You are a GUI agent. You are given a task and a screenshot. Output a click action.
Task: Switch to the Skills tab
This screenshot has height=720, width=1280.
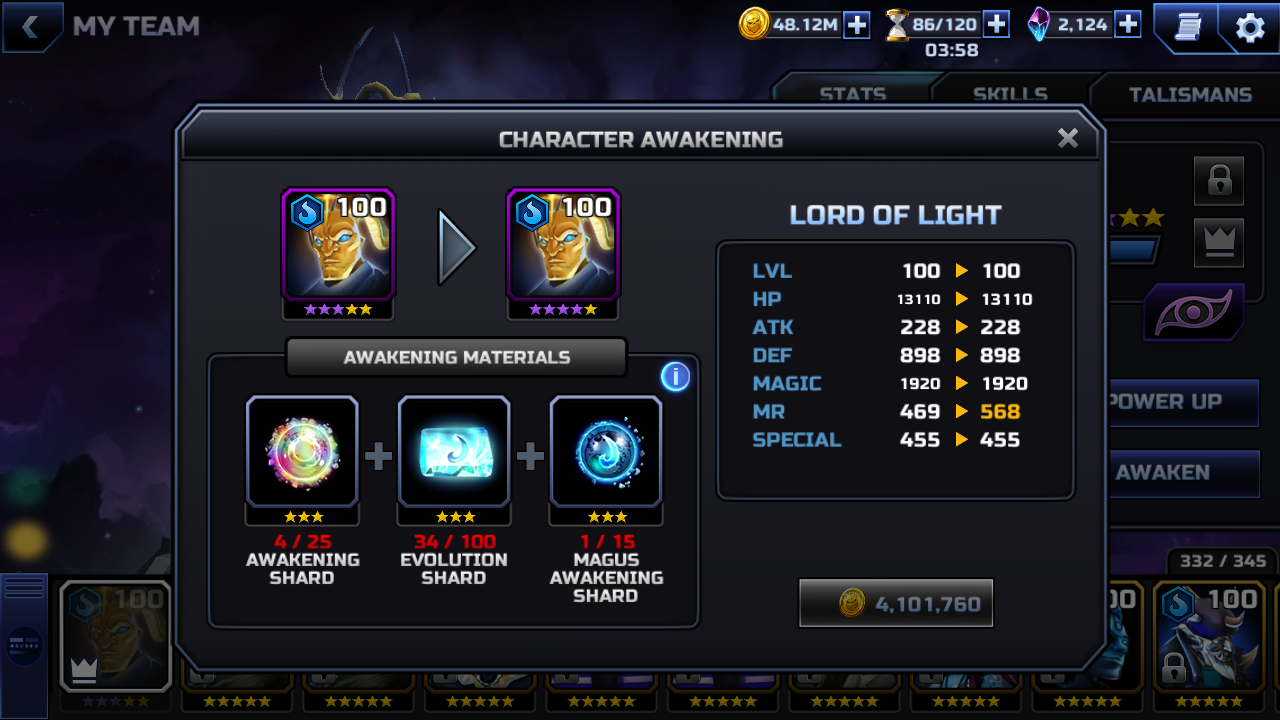1010,94
